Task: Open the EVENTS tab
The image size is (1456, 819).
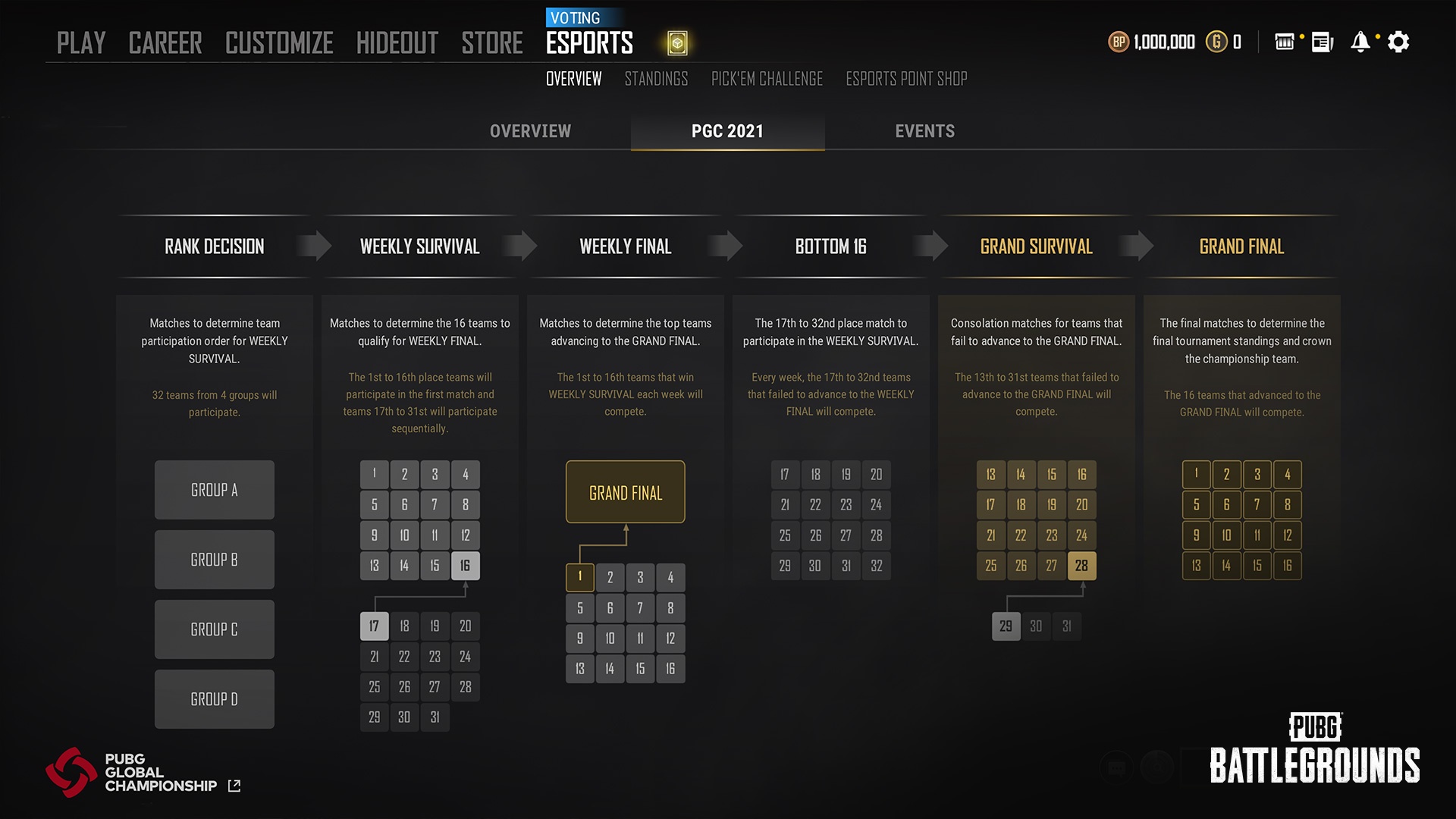Action: tap(924, 130)
